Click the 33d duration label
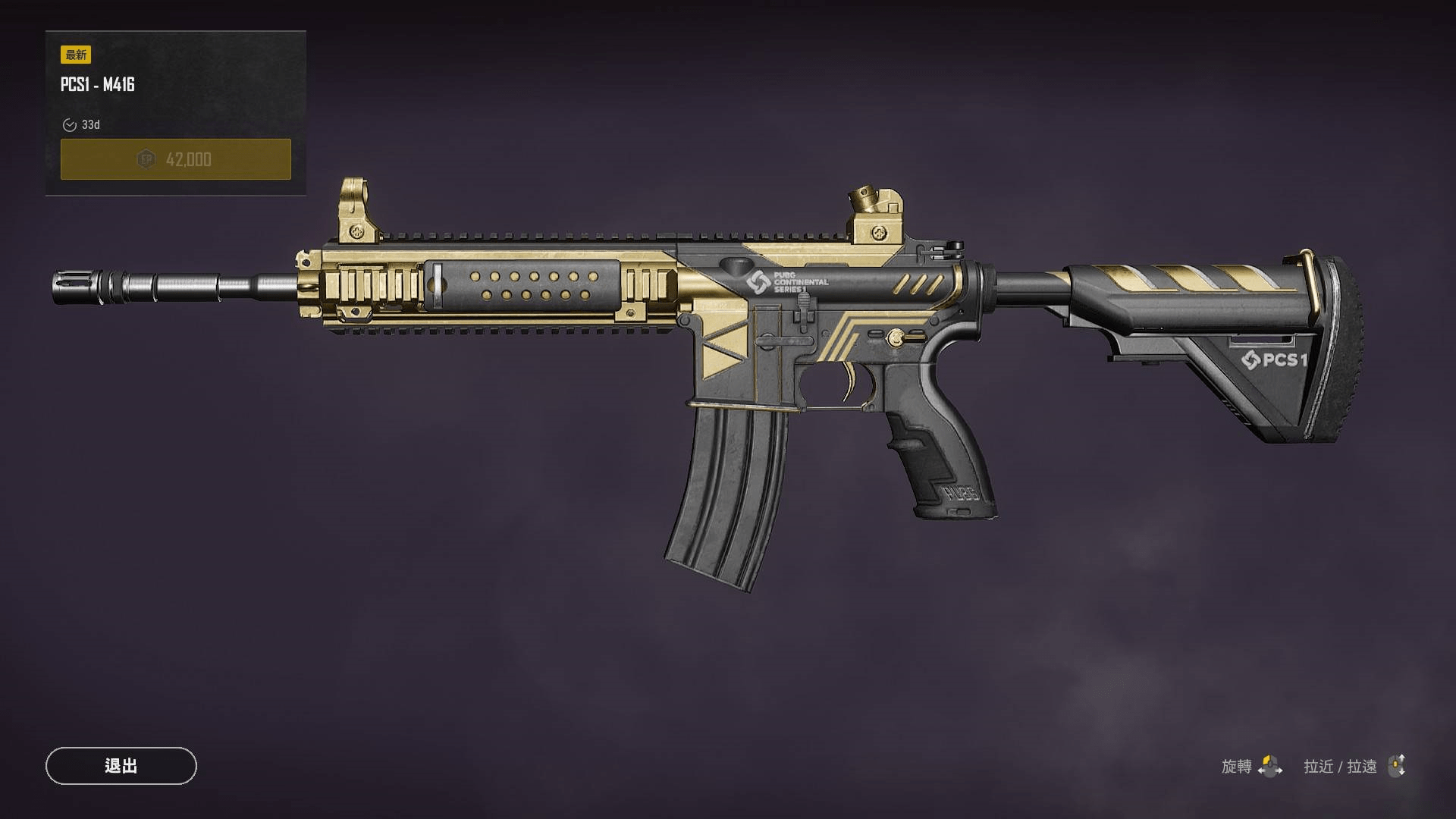Image resolution: width=1456 pixels, height=819 pixels. point(91,125)
